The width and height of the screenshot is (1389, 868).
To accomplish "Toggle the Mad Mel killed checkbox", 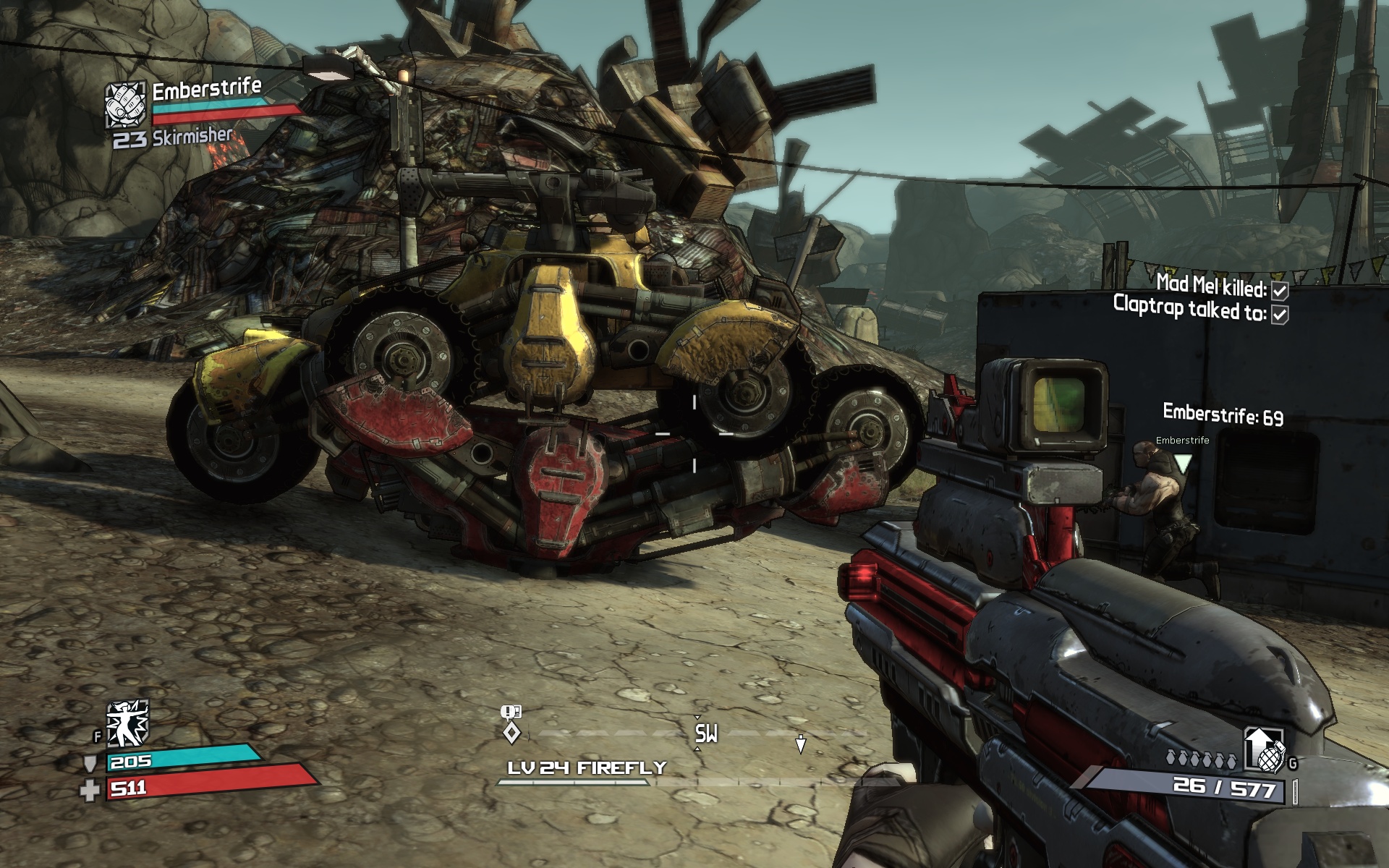I will point(1280,291).
